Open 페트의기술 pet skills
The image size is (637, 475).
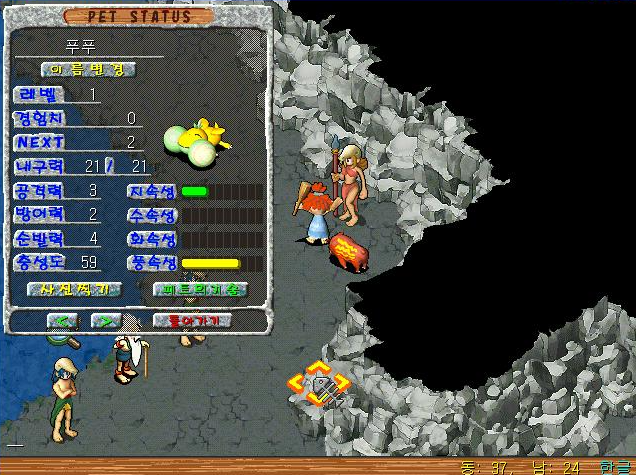click(x=199, y=289)
